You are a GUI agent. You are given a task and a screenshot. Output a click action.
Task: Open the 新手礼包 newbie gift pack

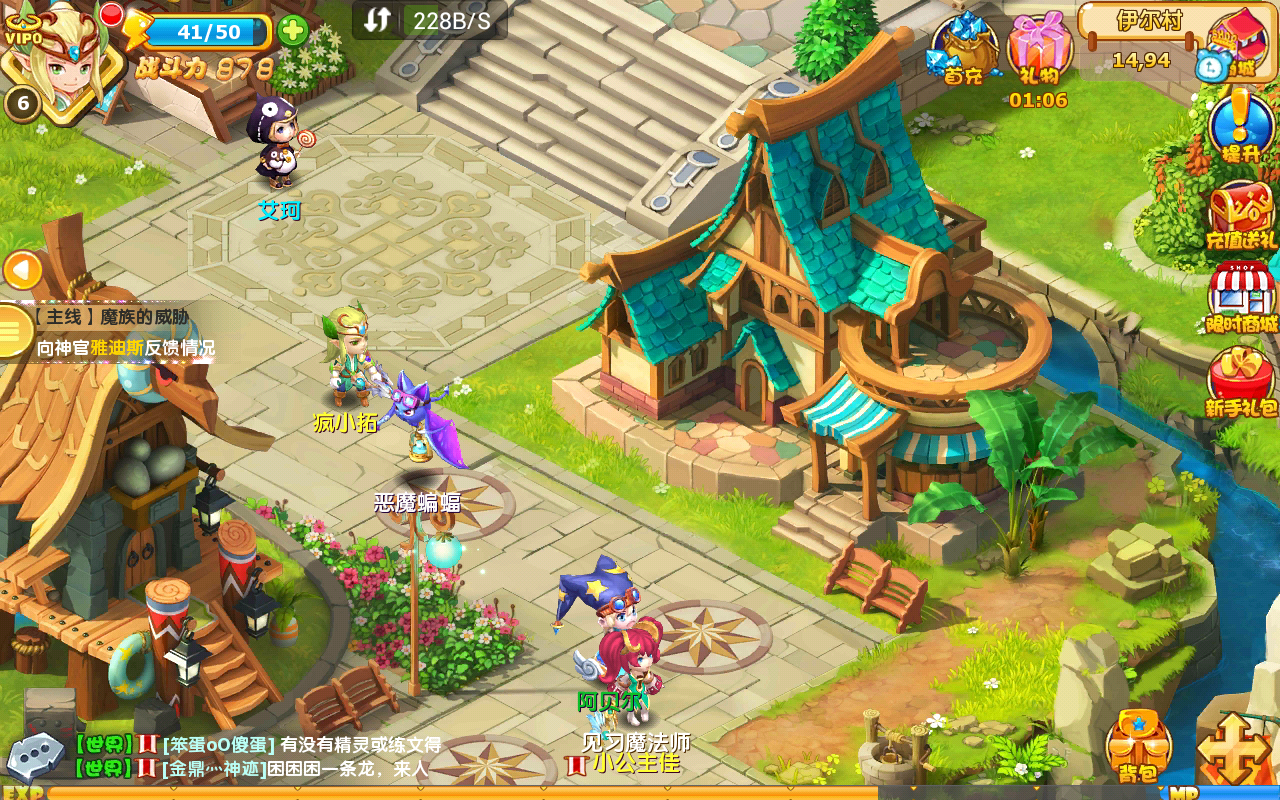tap(1240, 382)
